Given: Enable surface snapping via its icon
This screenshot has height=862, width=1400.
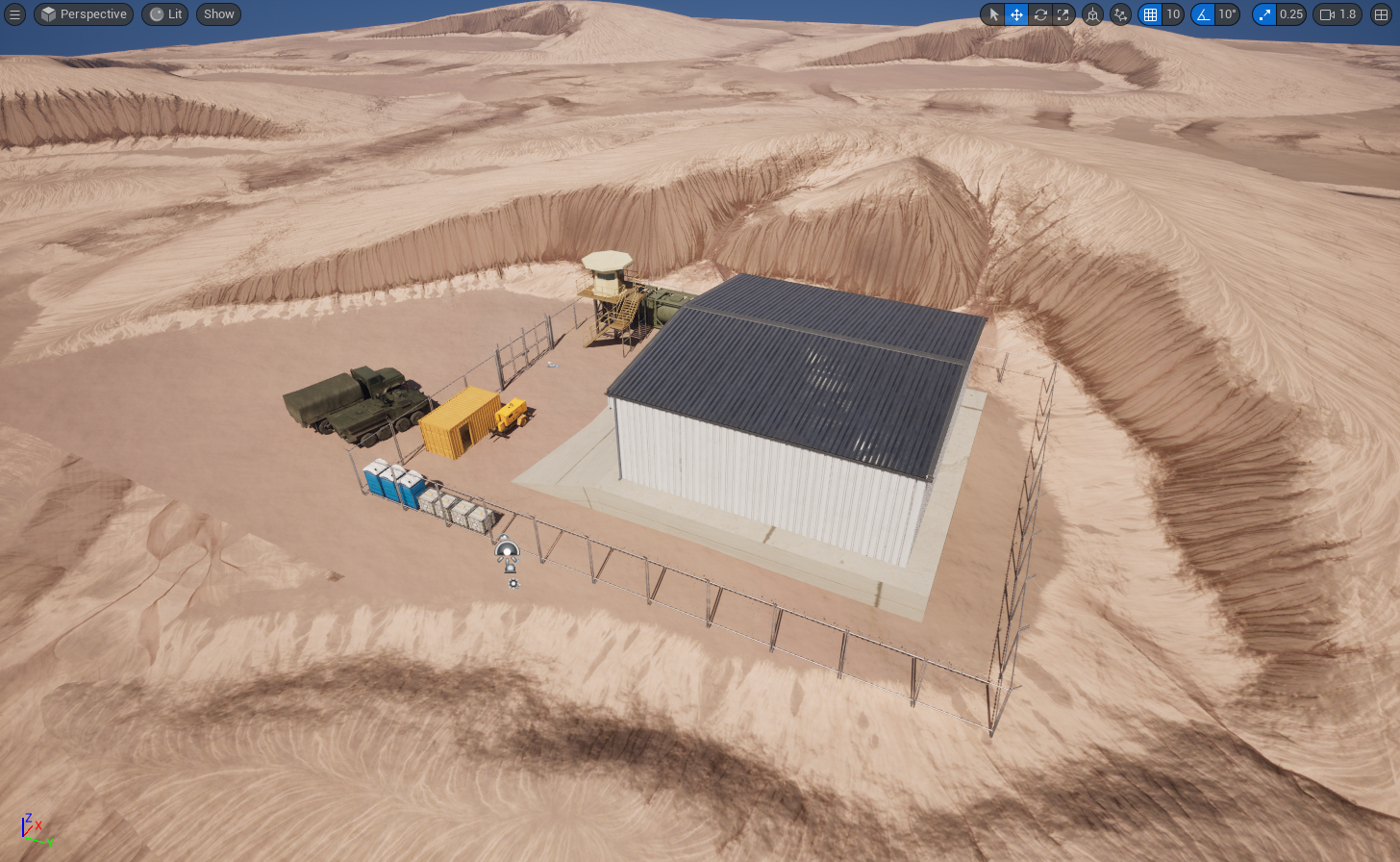Looking at the screenshot, I should coord(1121,14).
